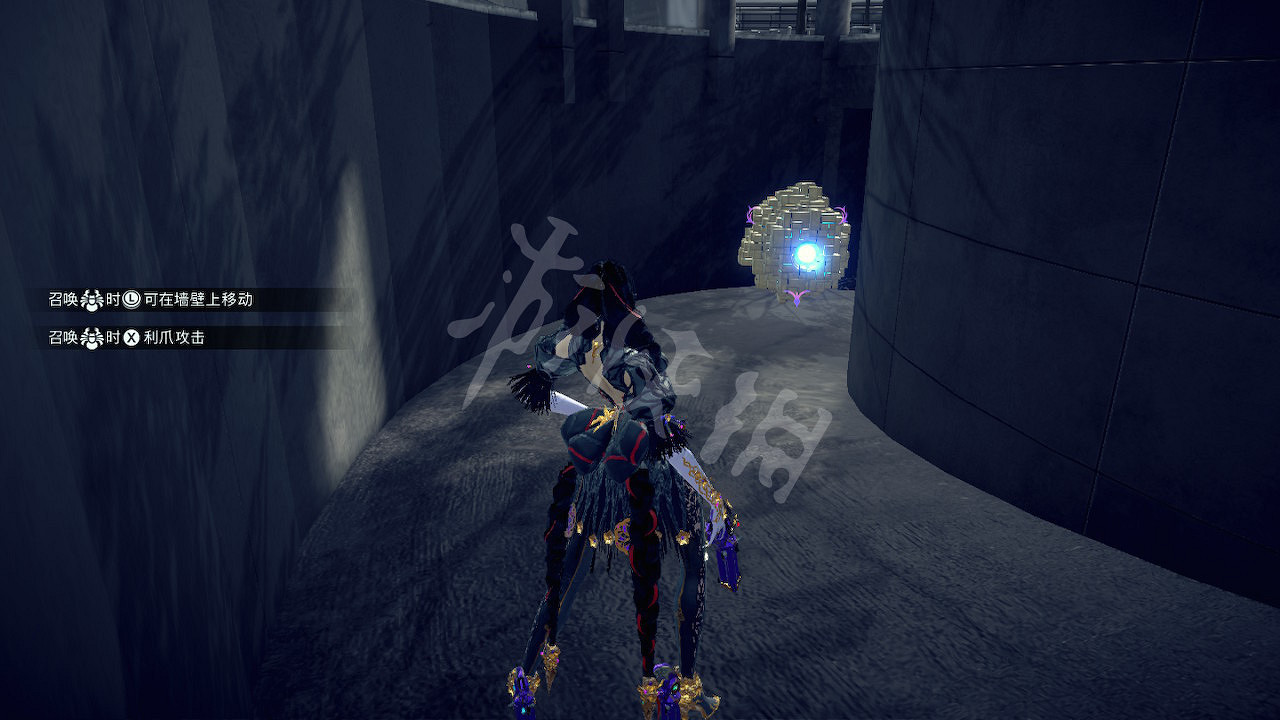Click the X button icon in claw attack hint

[x=131, y=337]
